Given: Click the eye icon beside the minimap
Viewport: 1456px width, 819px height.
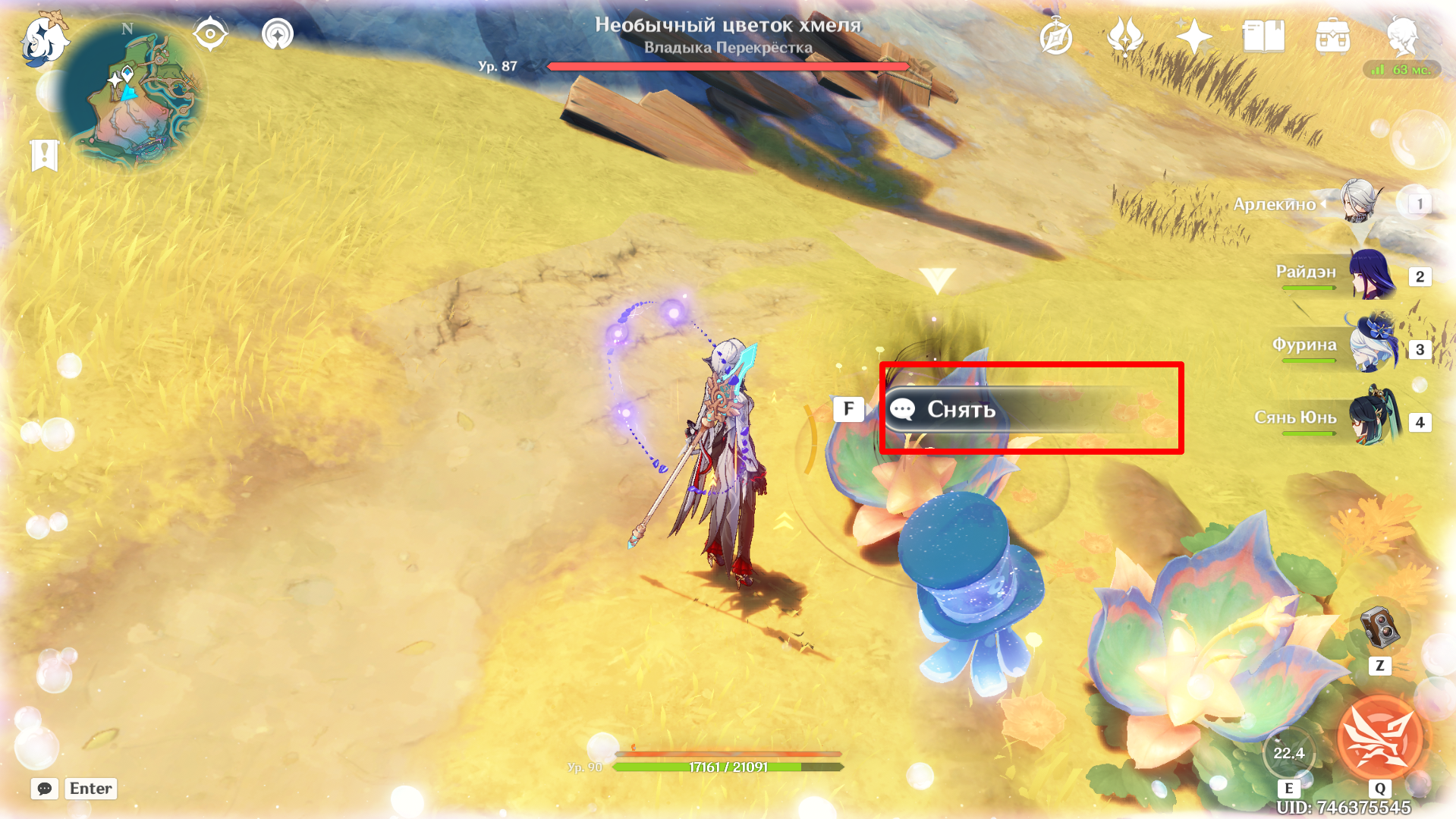Looking at the screenshot, I should pos(210,33).
